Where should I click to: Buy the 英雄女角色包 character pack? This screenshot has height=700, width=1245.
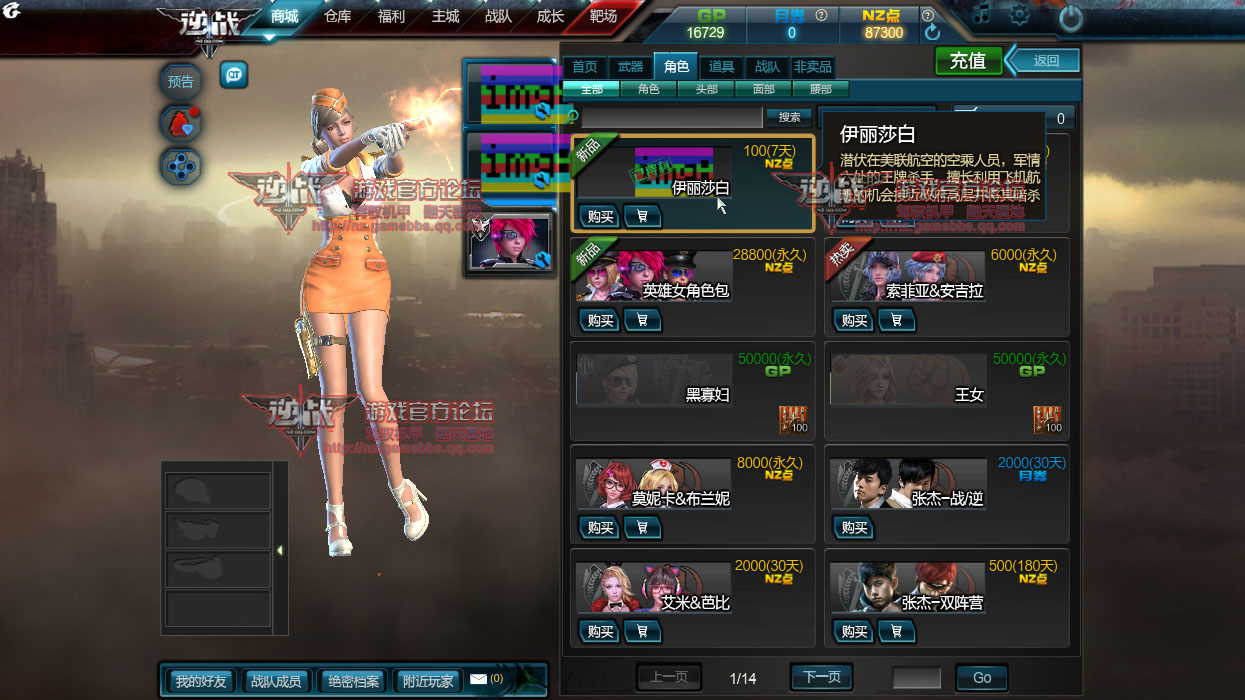click(600, 320)
